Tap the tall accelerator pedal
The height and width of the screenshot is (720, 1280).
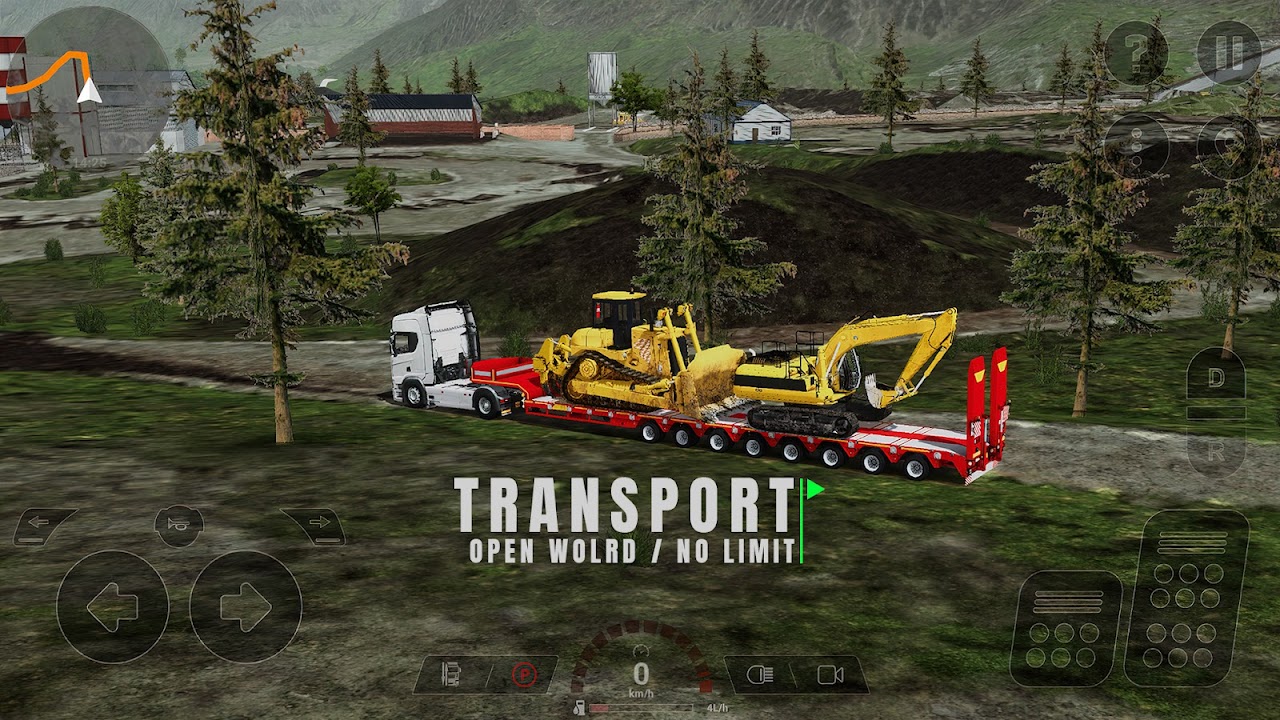click(1187, 597)
